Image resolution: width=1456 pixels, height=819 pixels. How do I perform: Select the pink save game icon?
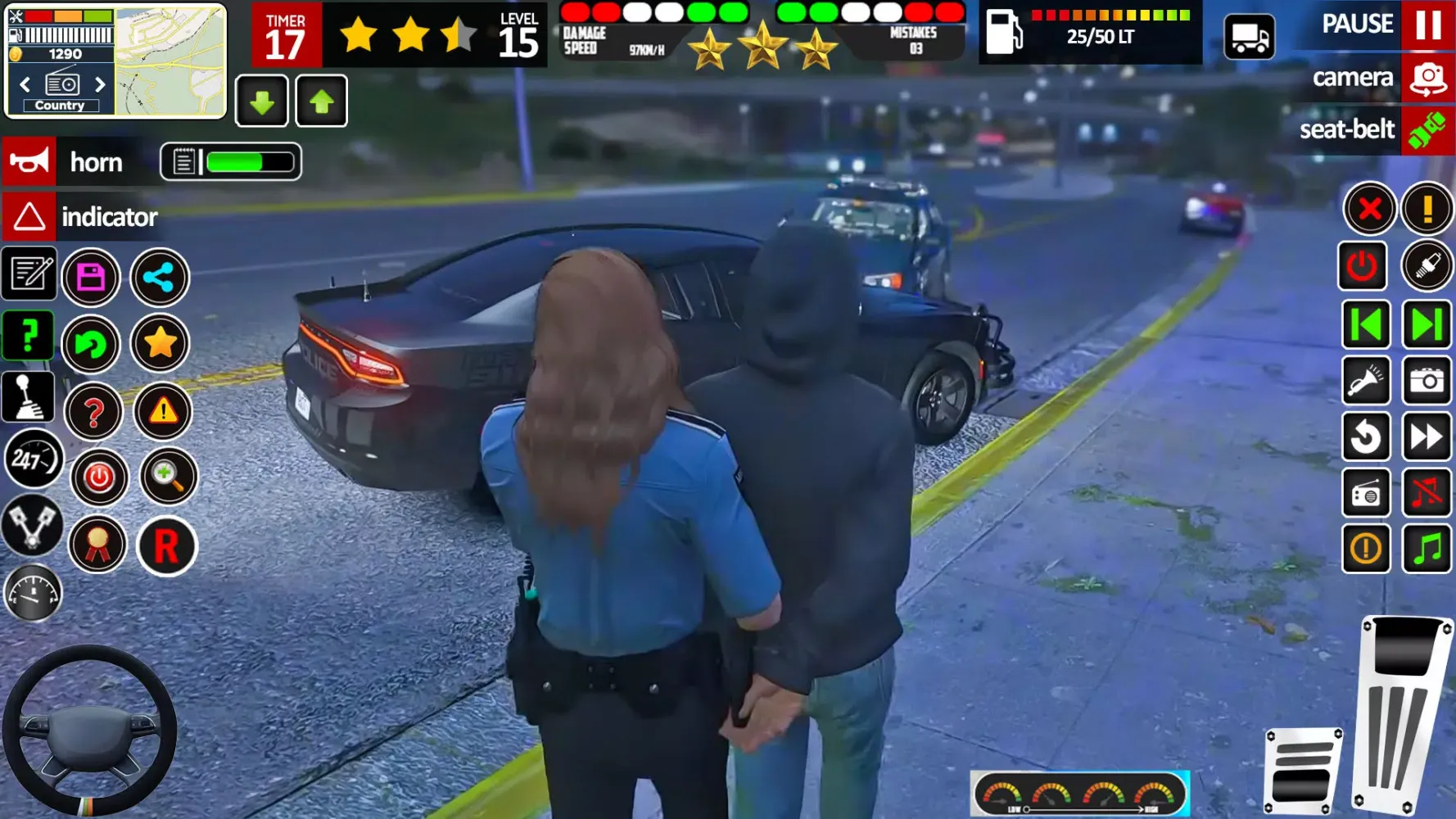pos(92,277)
